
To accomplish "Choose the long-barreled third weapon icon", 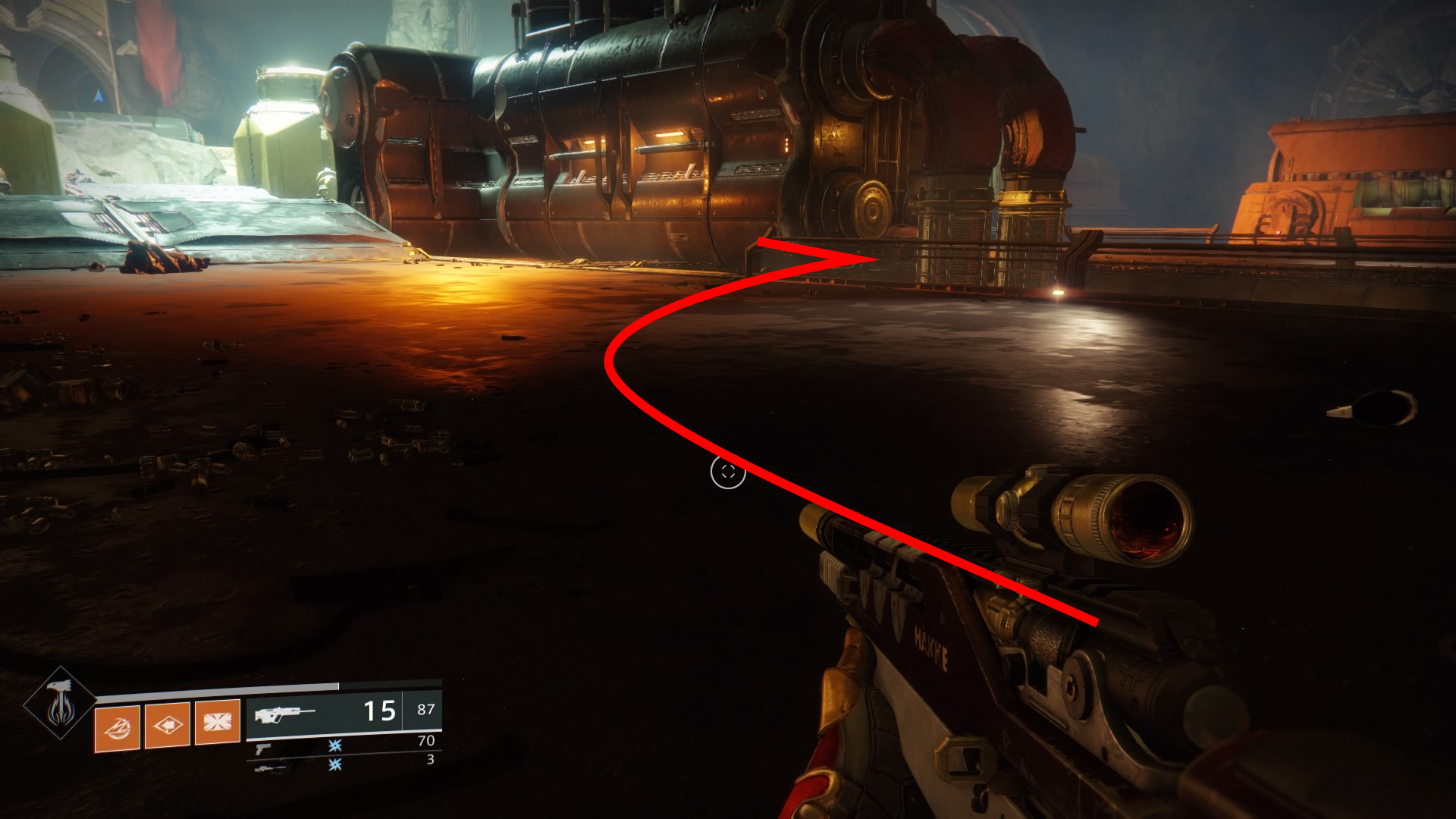I will (269, 768).
